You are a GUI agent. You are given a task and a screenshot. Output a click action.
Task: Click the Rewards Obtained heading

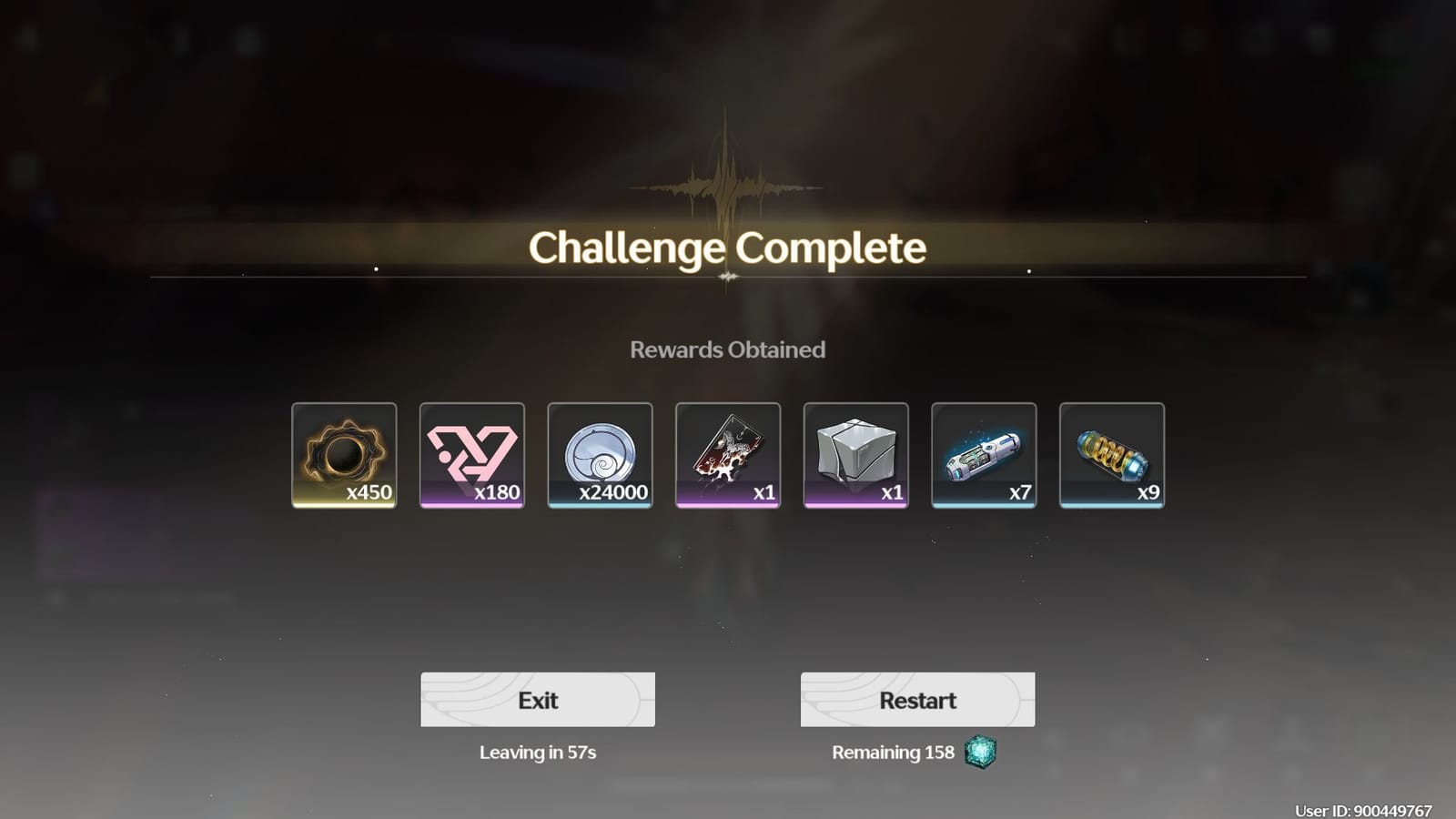tap(728, 349)
